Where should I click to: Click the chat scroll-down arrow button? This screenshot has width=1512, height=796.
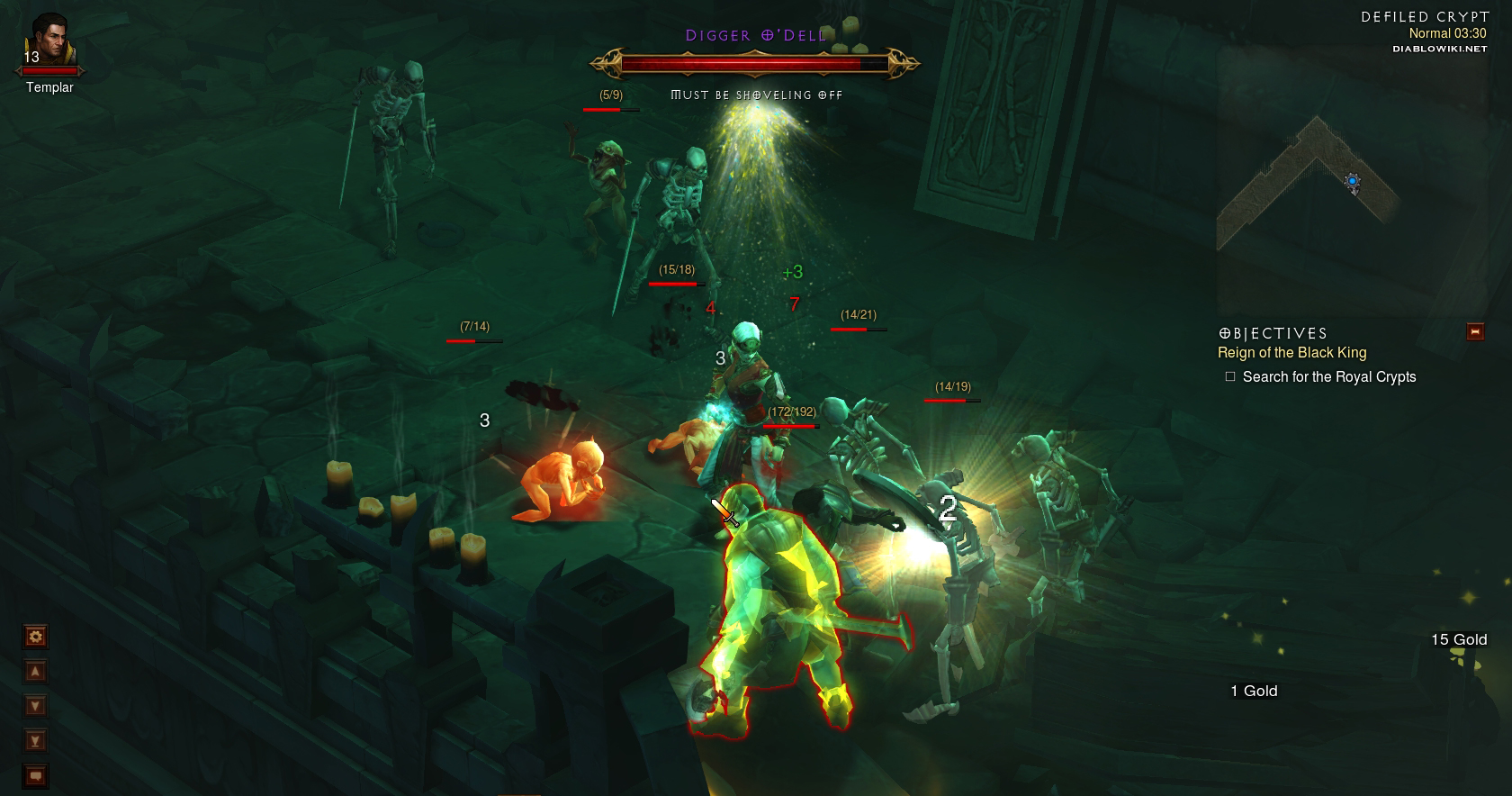tap(36, 706)
